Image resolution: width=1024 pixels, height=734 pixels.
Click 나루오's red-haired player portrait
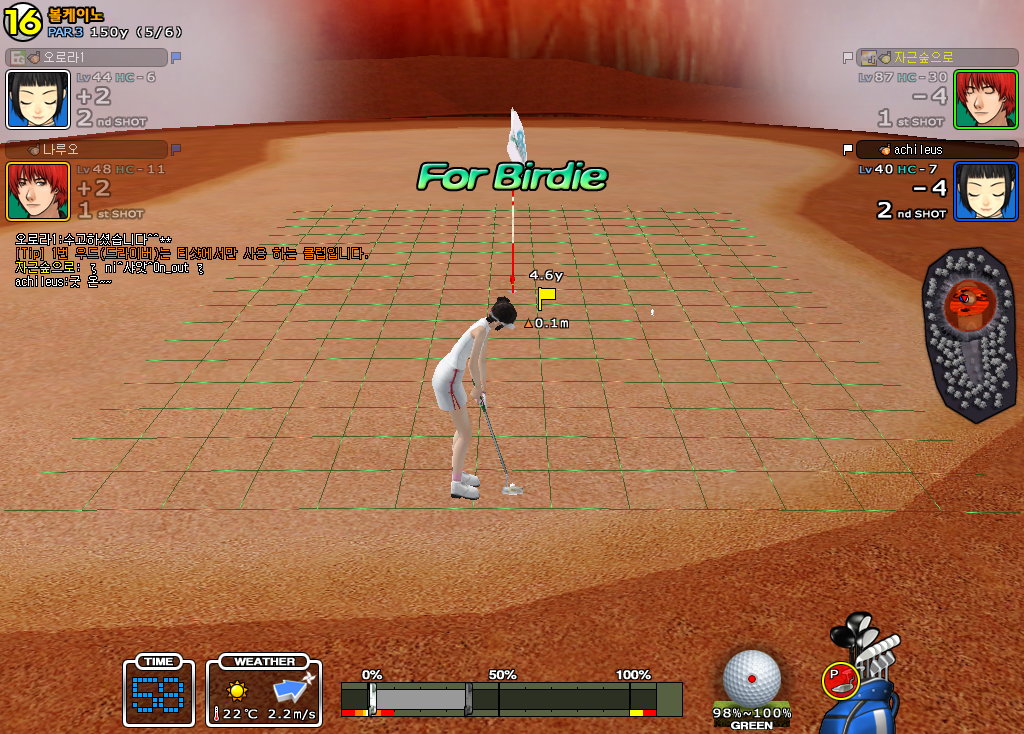[38, 191]
